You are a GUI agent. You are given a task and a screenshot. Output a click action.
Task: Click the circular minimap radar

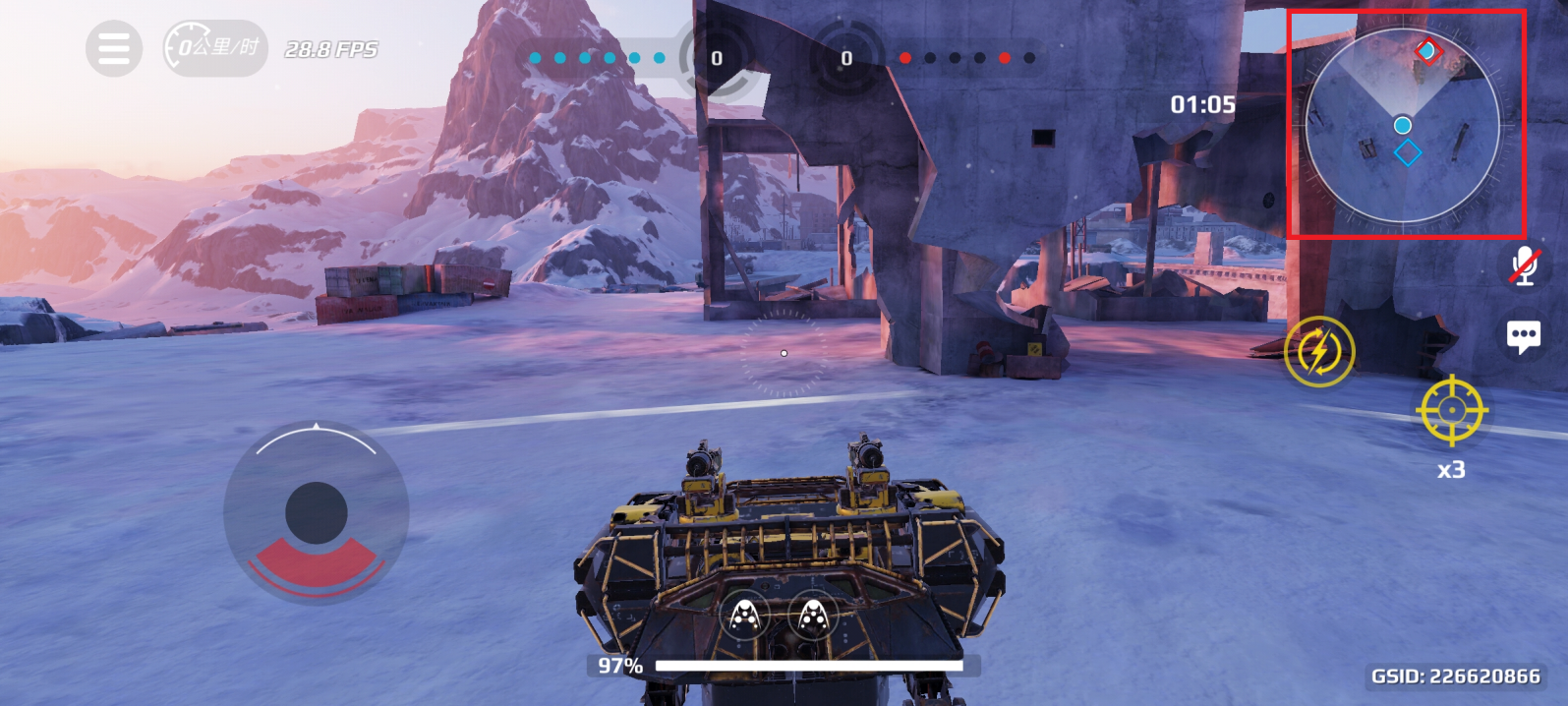pyautogui.click(x=1403, y=125)
